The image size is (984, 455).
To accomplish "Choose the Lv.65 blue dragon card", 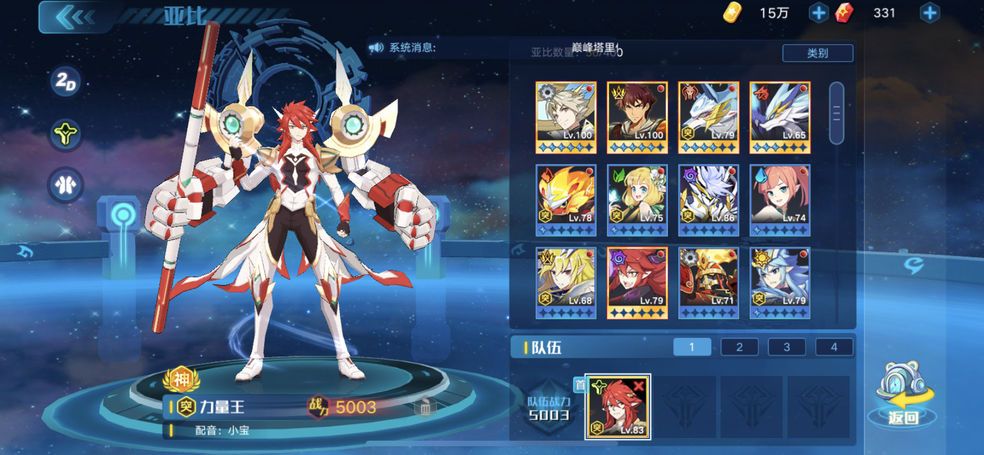I will tap(780, 113).
